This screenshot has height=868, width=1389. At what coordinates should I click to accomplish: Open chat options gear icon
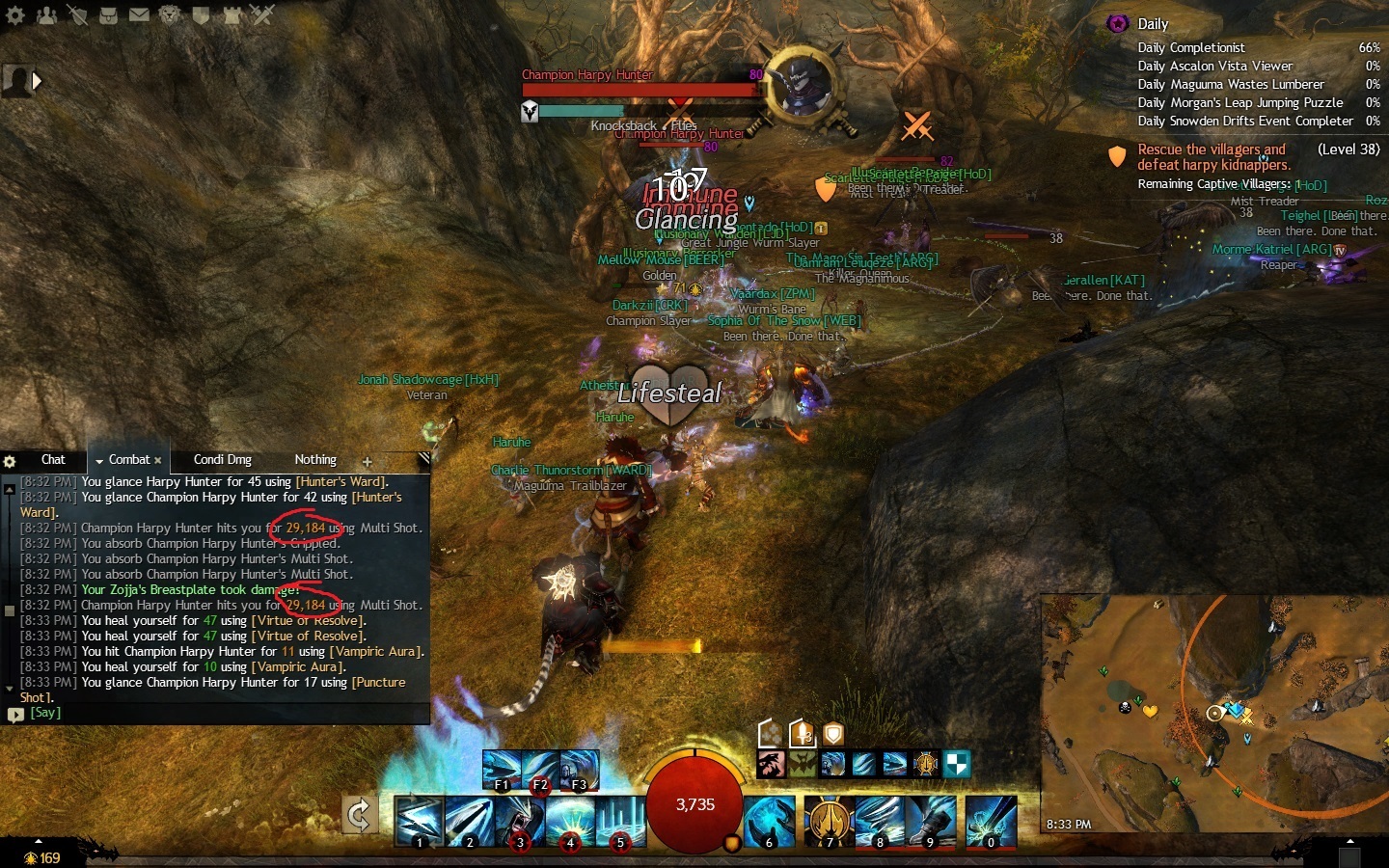10,462
